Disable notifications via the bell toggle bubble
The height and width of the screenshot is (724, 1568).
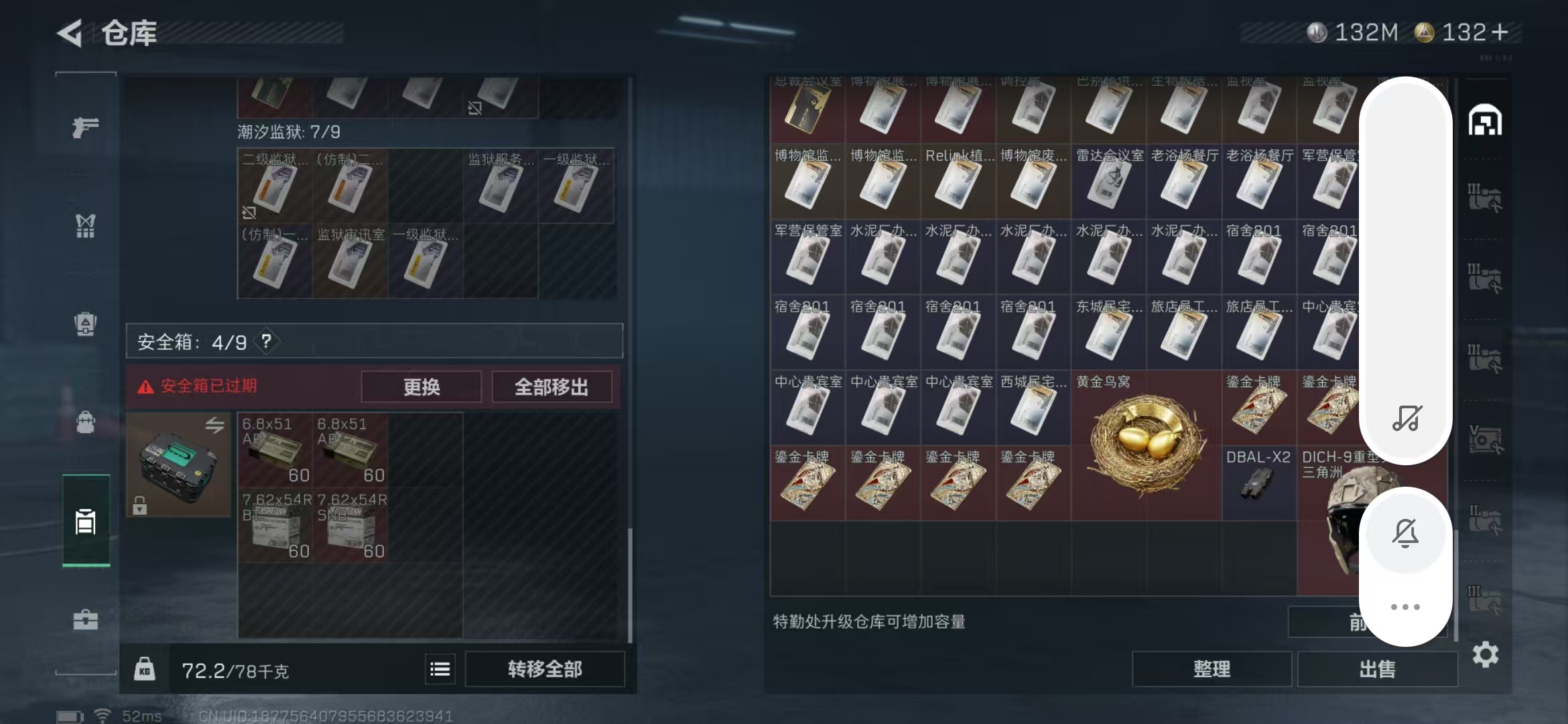tap(1405, 533)
